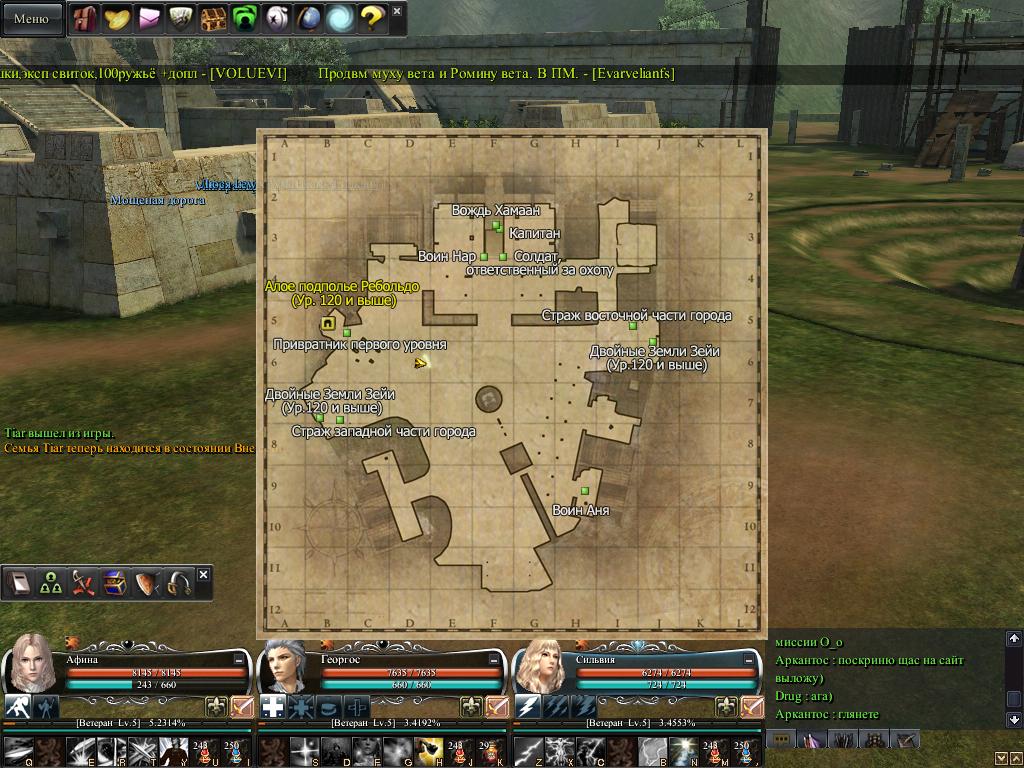The height and width of the screenshot is (768, 1024).
Task: Click the Алое подполье Ребольдо dungeon entrance marker
Action: (x=328, y=323)
